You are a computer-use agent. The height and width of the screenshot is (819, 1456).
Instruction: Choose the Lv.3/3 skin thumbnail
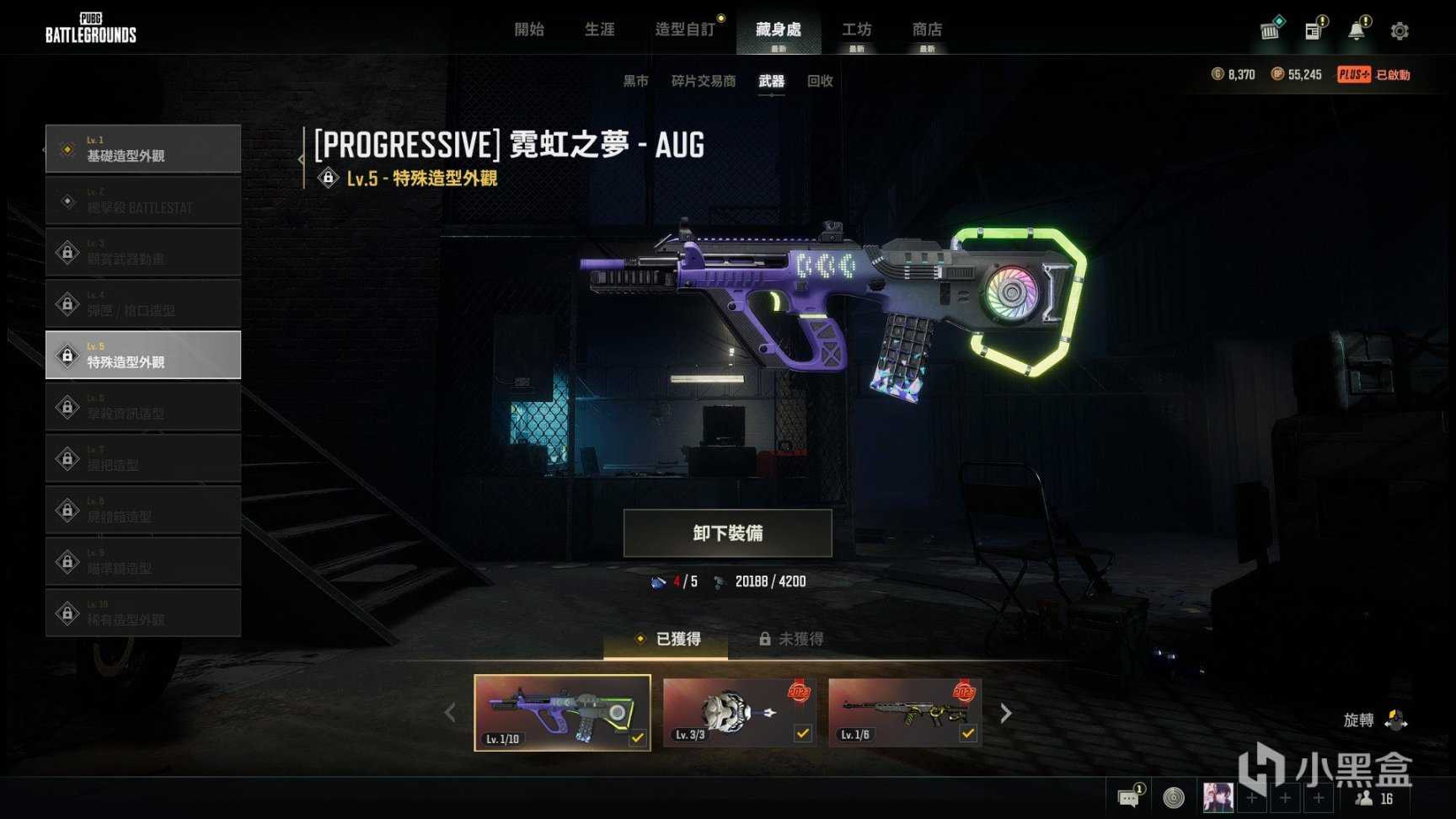tap(739, 712)
